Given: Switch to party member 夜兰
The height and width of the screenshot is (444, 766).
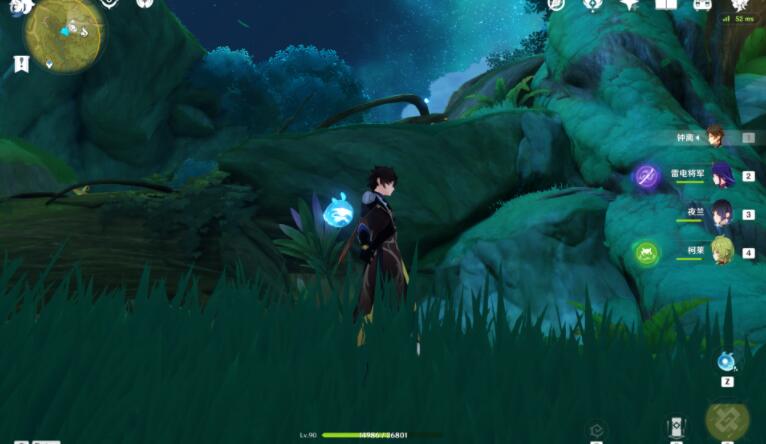Looking at the screenshot, I should pyautogui.click(x=720, y=213).
